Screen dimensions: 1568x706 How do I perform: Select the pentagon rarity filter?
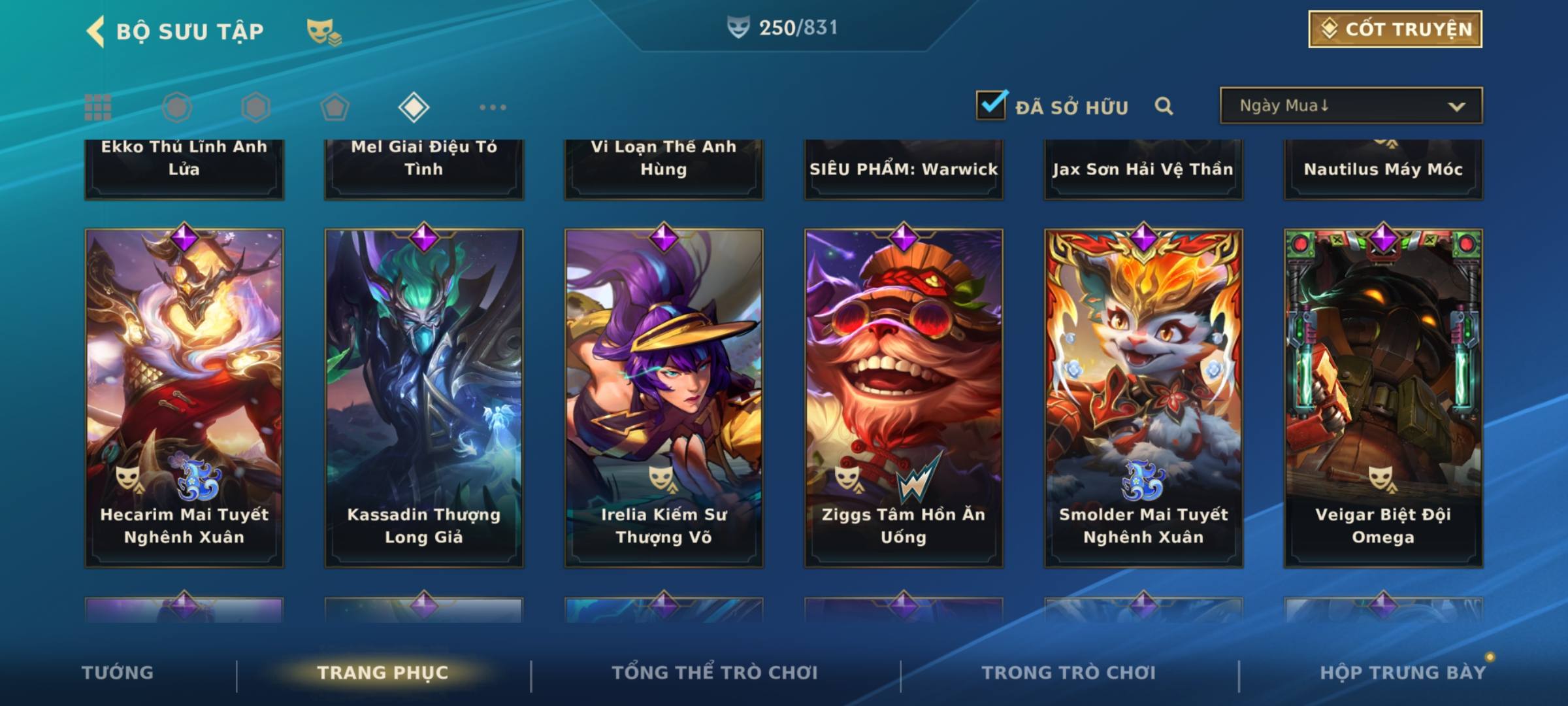point(335,107)
